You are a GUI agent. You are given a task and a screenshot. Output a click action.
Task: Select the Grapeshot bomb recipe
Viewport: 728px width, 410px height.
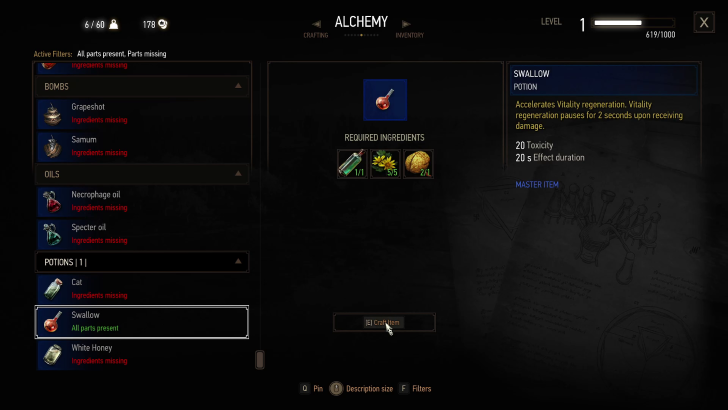[141, 113]
